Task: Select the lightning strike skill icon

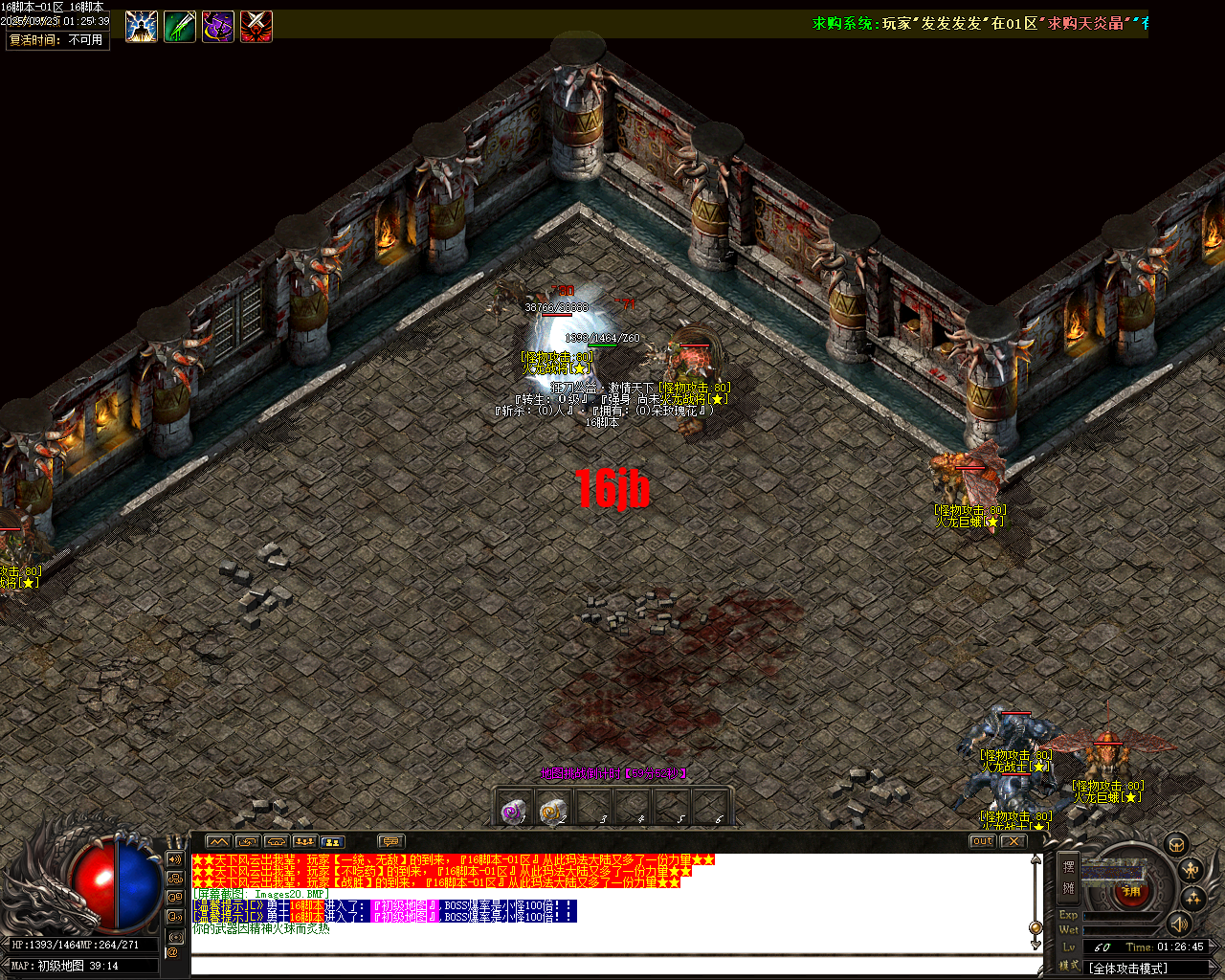Action: pyautogui.click(x=142, y=24)
